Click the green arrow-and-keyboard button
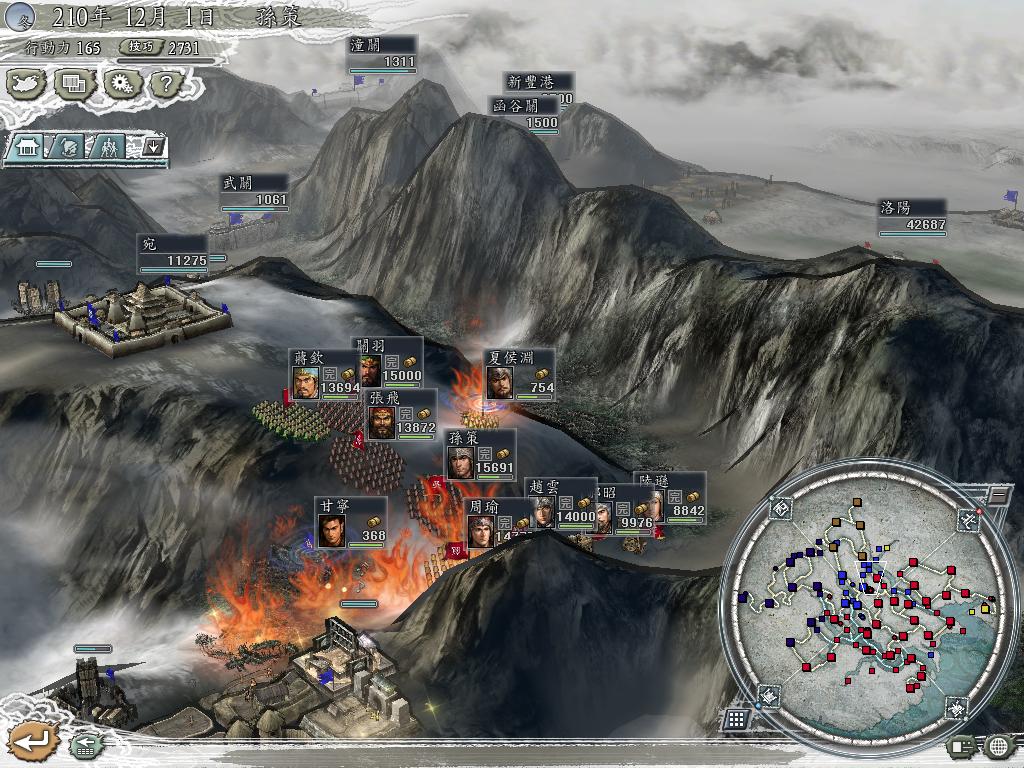The height and width of the screenshot is (768, 1024). pyautogui.click(x=84, y=744)
